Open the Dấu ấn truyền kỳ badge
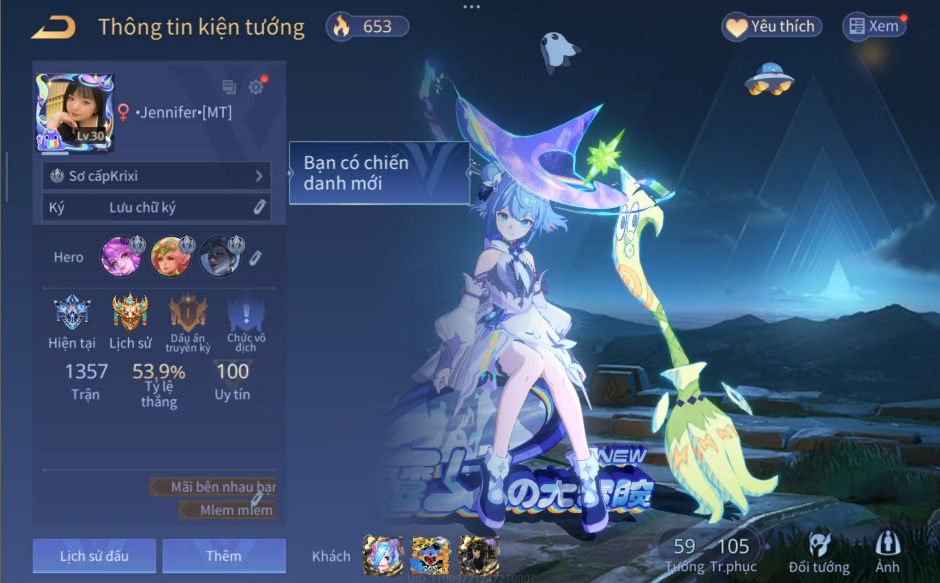This screenshot has height=583, width=940. coord(188,315)
